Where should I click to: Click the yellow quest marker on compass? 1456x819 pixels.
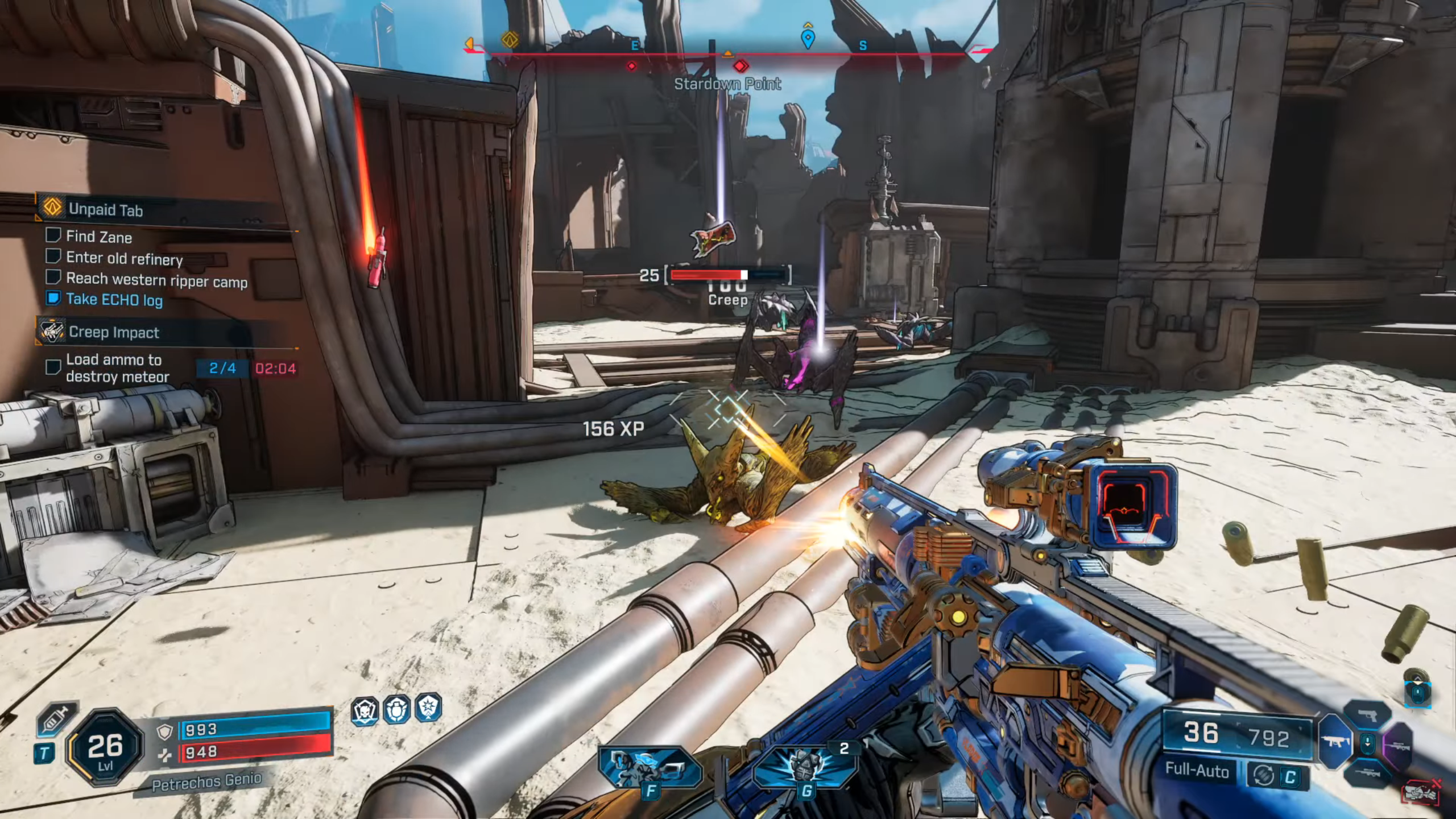coord(510,40)
